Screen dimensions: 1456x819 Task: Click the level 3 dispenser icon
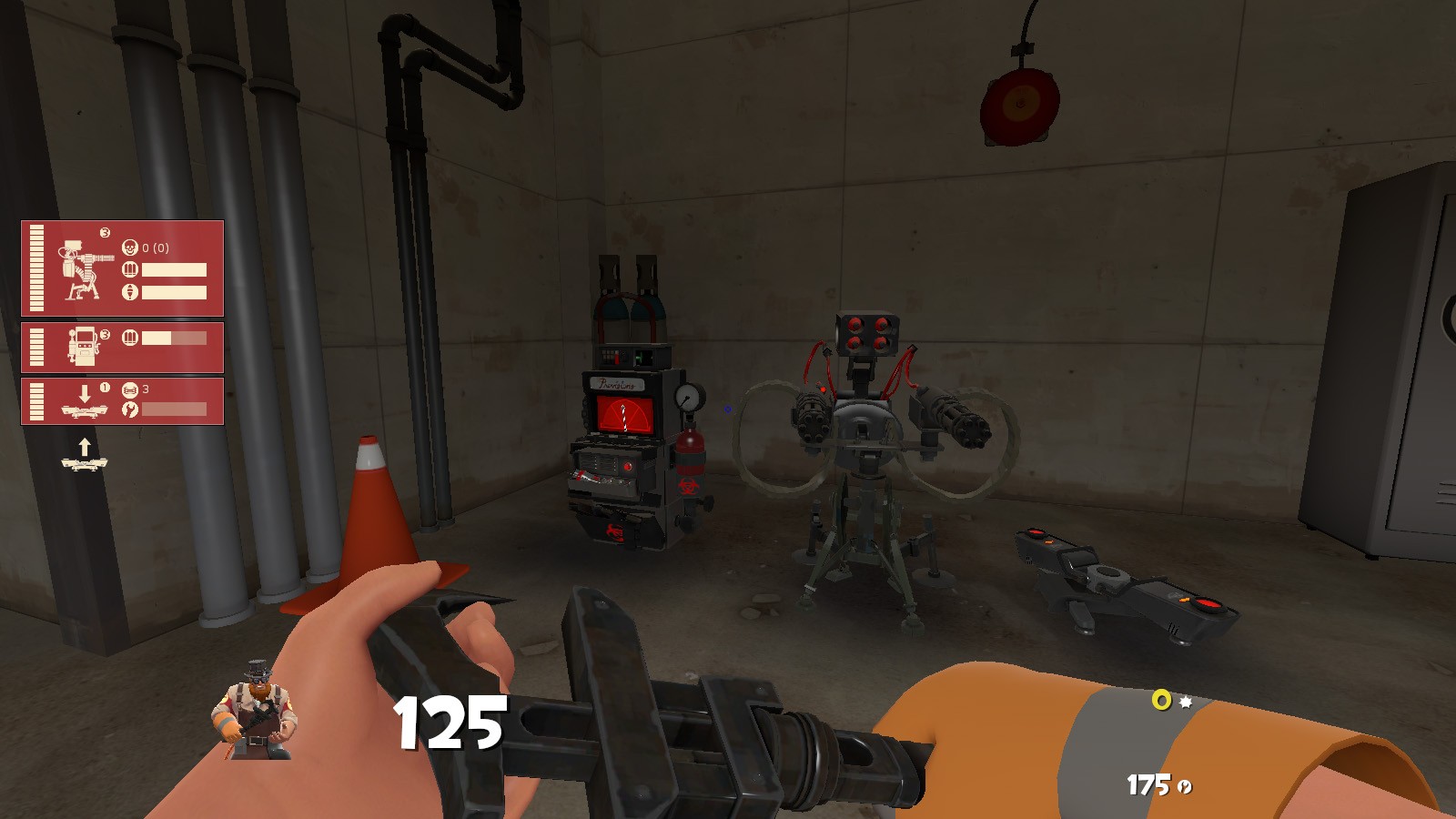point(85,346)
